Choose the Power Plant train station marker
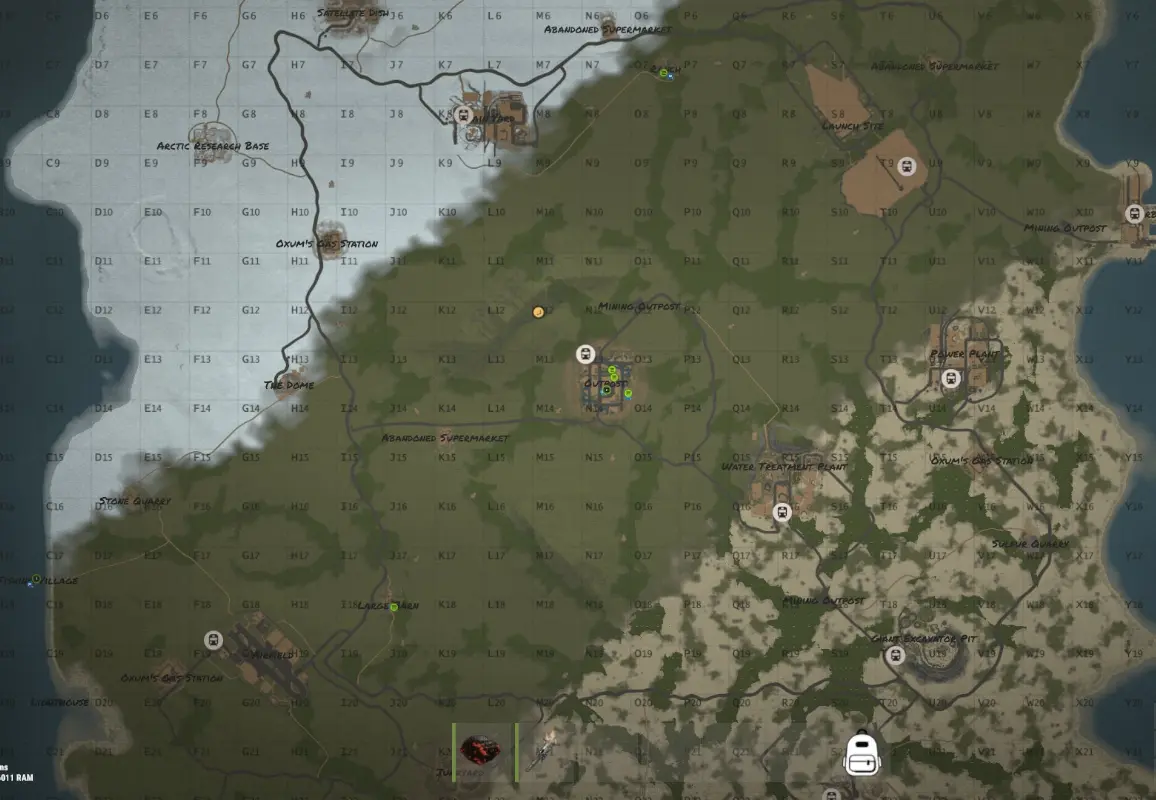 951,378
